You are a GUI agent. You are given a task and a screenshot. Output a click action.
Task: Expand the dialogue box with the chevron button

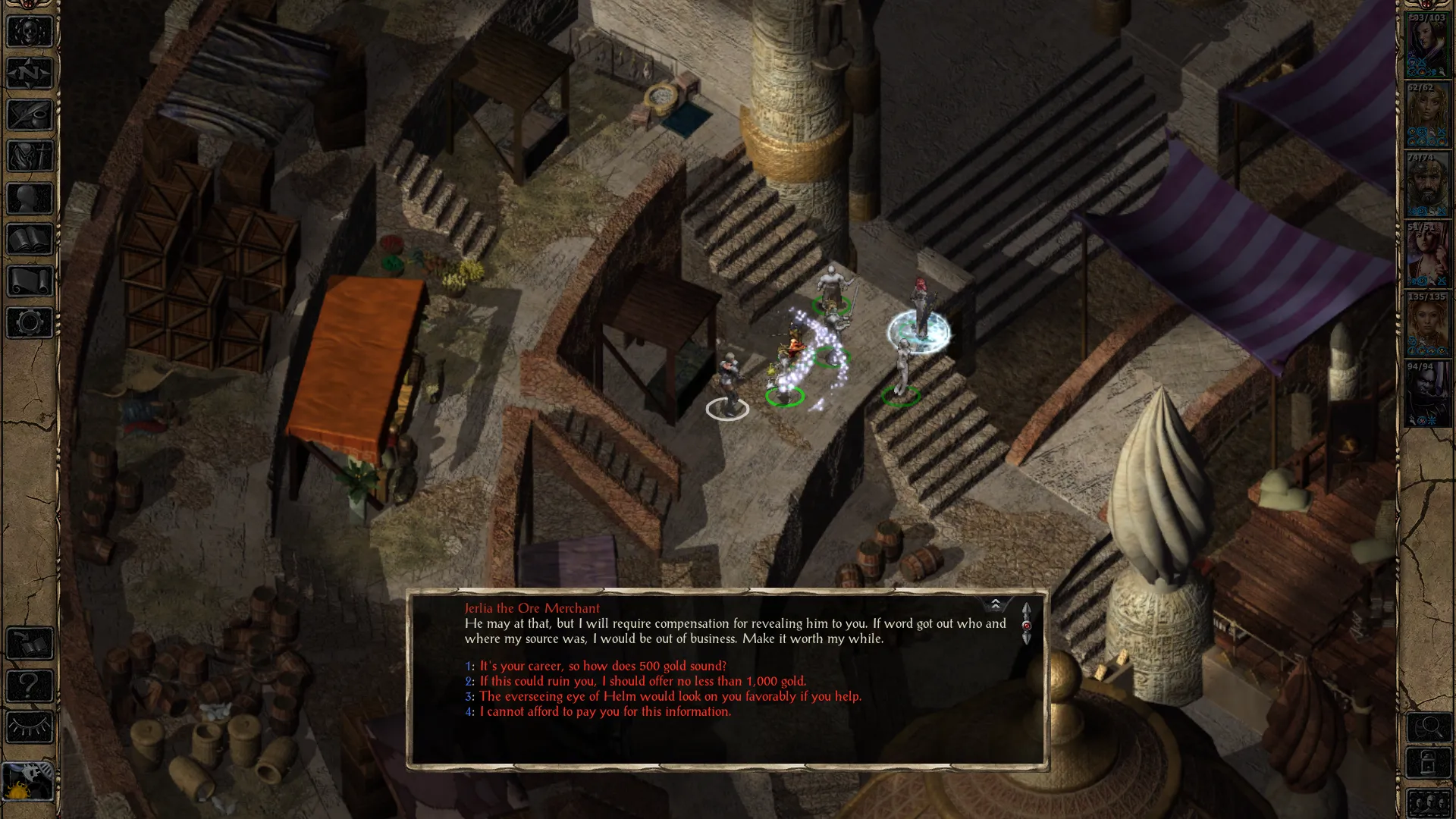click(995, 604)
